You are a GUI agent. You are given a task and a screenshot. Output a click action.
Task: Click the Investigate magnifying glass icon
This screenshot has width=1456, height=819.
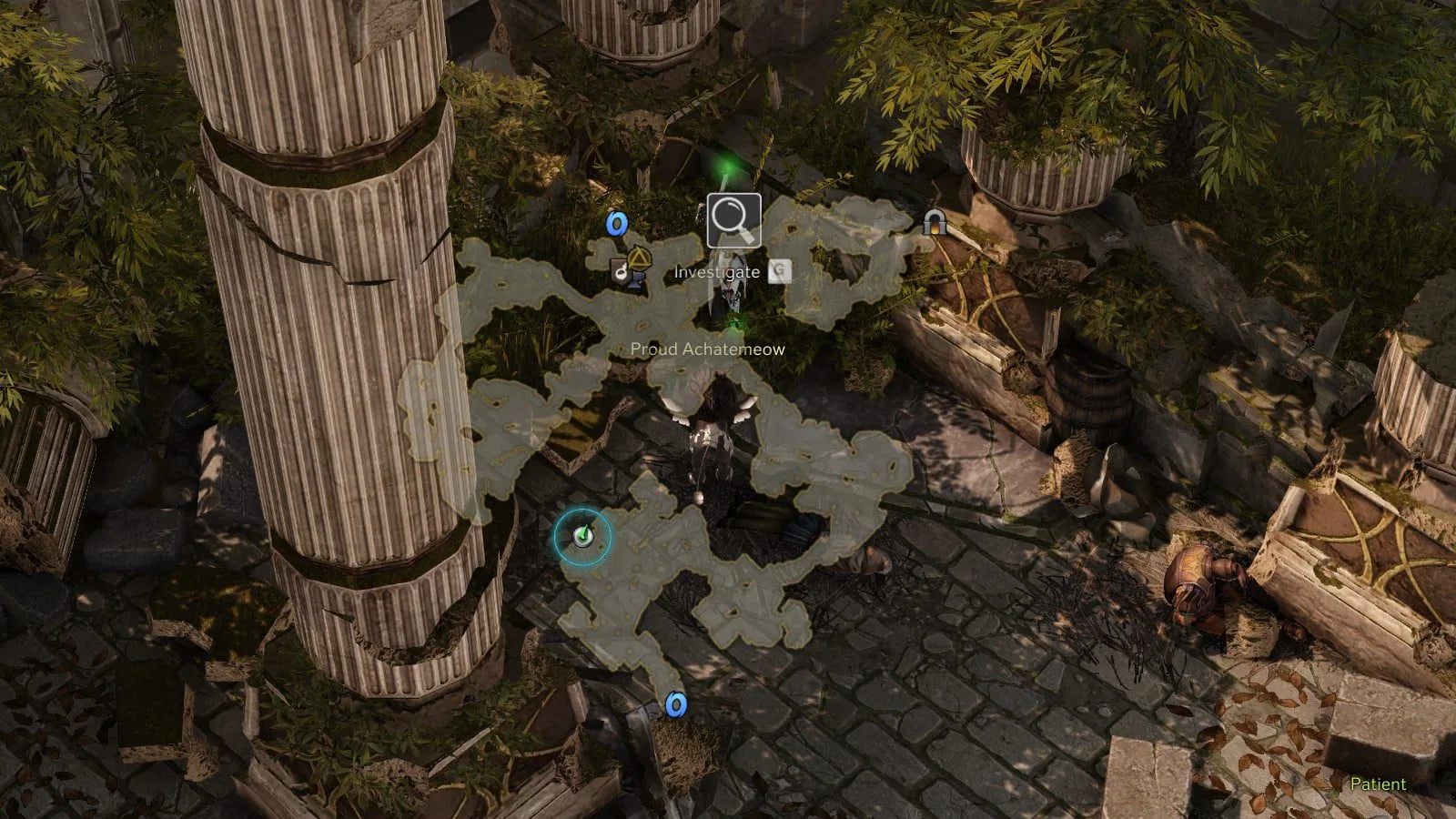pyautogui.click(x=733, y=220)
